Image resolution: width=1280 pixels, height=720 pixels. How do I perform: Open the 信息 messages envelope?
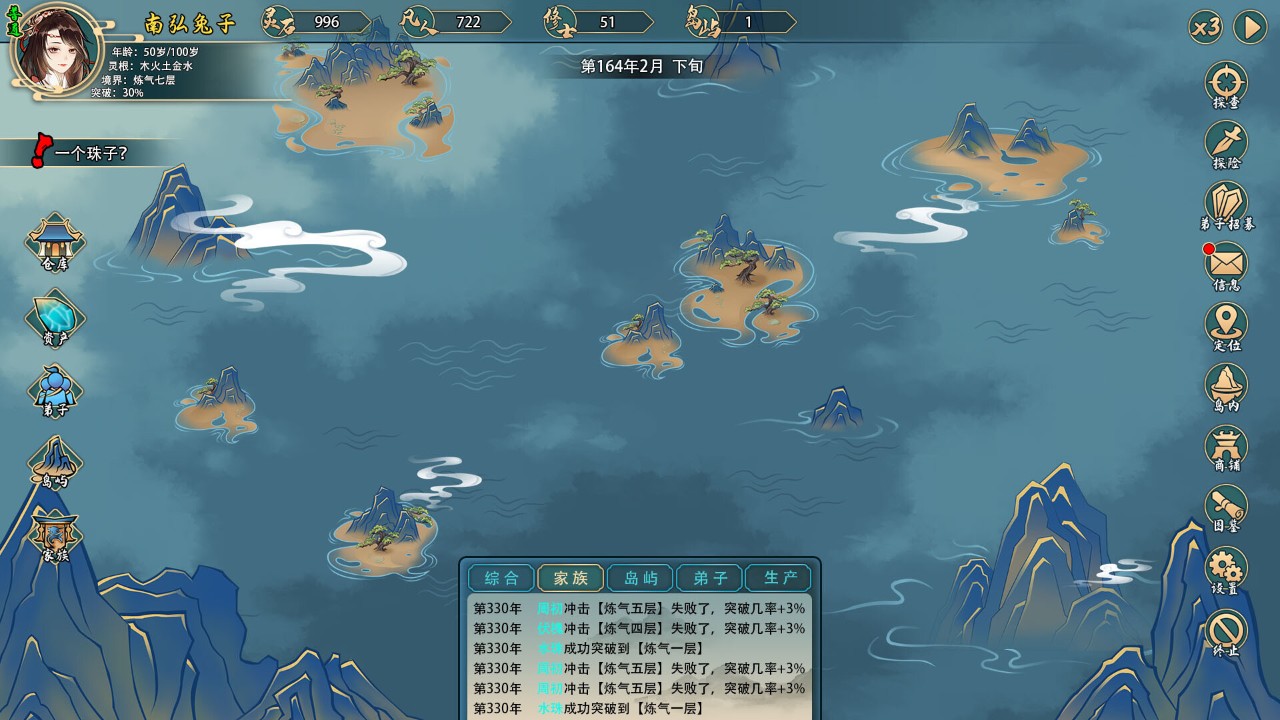(x=1226, y=266)
